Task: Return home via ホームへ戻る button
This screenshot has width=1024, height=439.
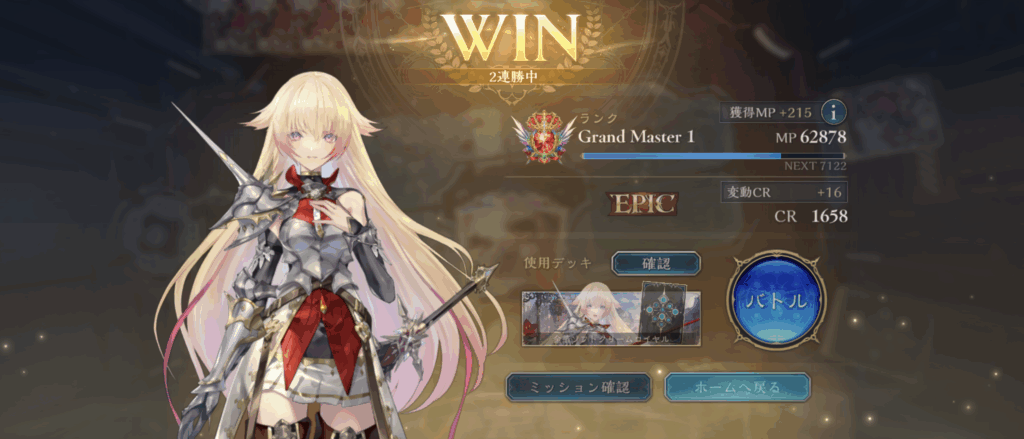Action: click(737, 386)
